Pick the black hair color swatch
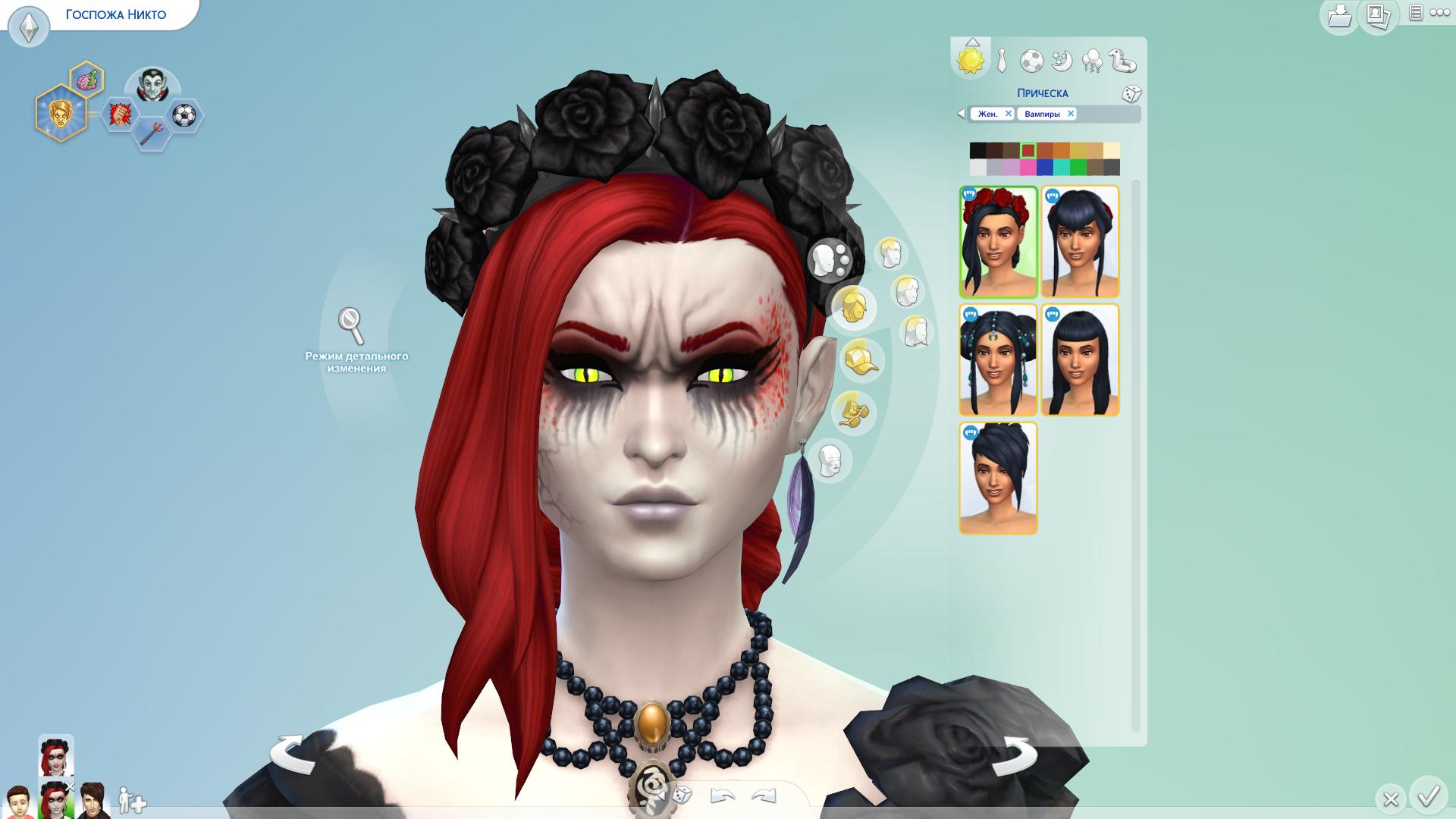The image size is (1456, 819). coord(977,151)
